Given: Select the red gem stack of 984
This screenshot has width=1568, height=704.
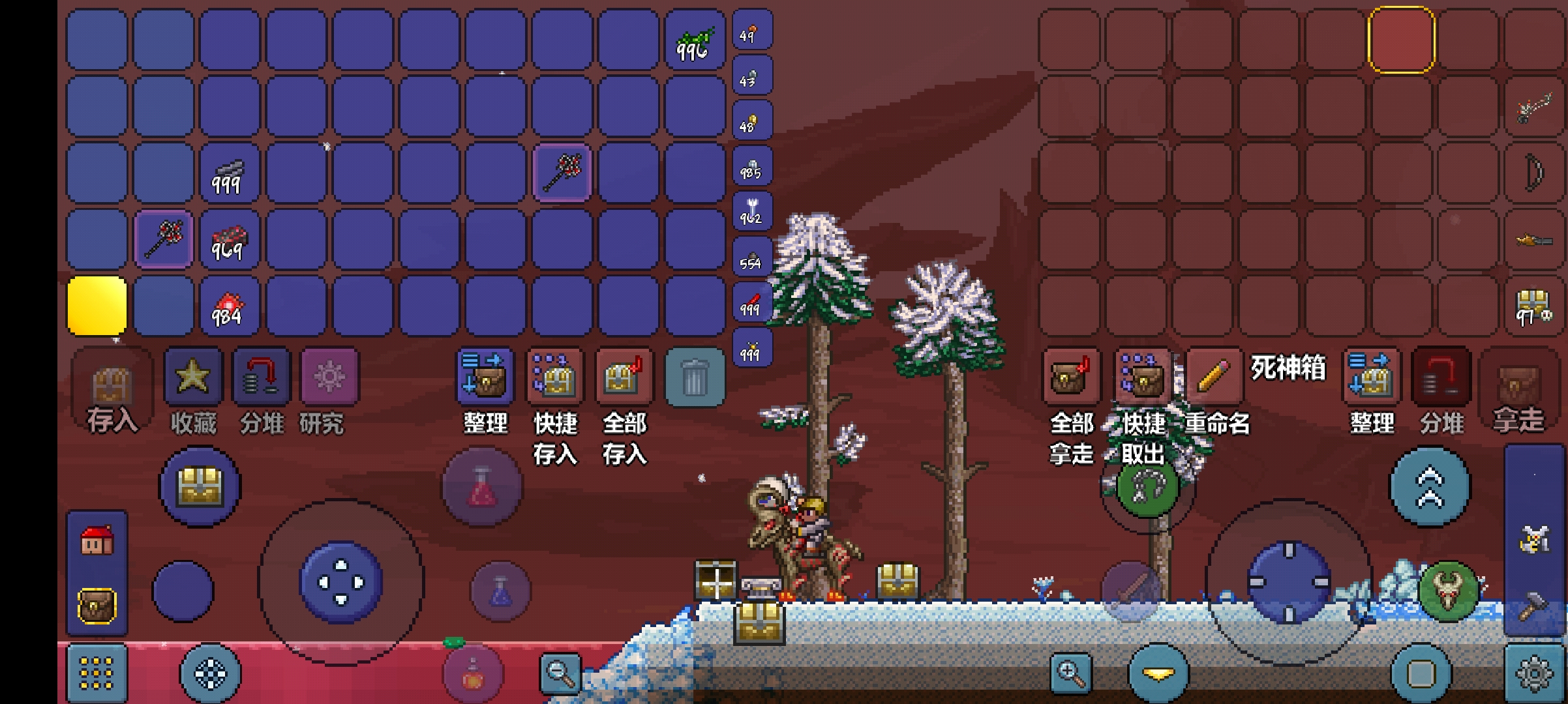Looking at the screenshot, I should pyautogui.click(x=228, y=307).
